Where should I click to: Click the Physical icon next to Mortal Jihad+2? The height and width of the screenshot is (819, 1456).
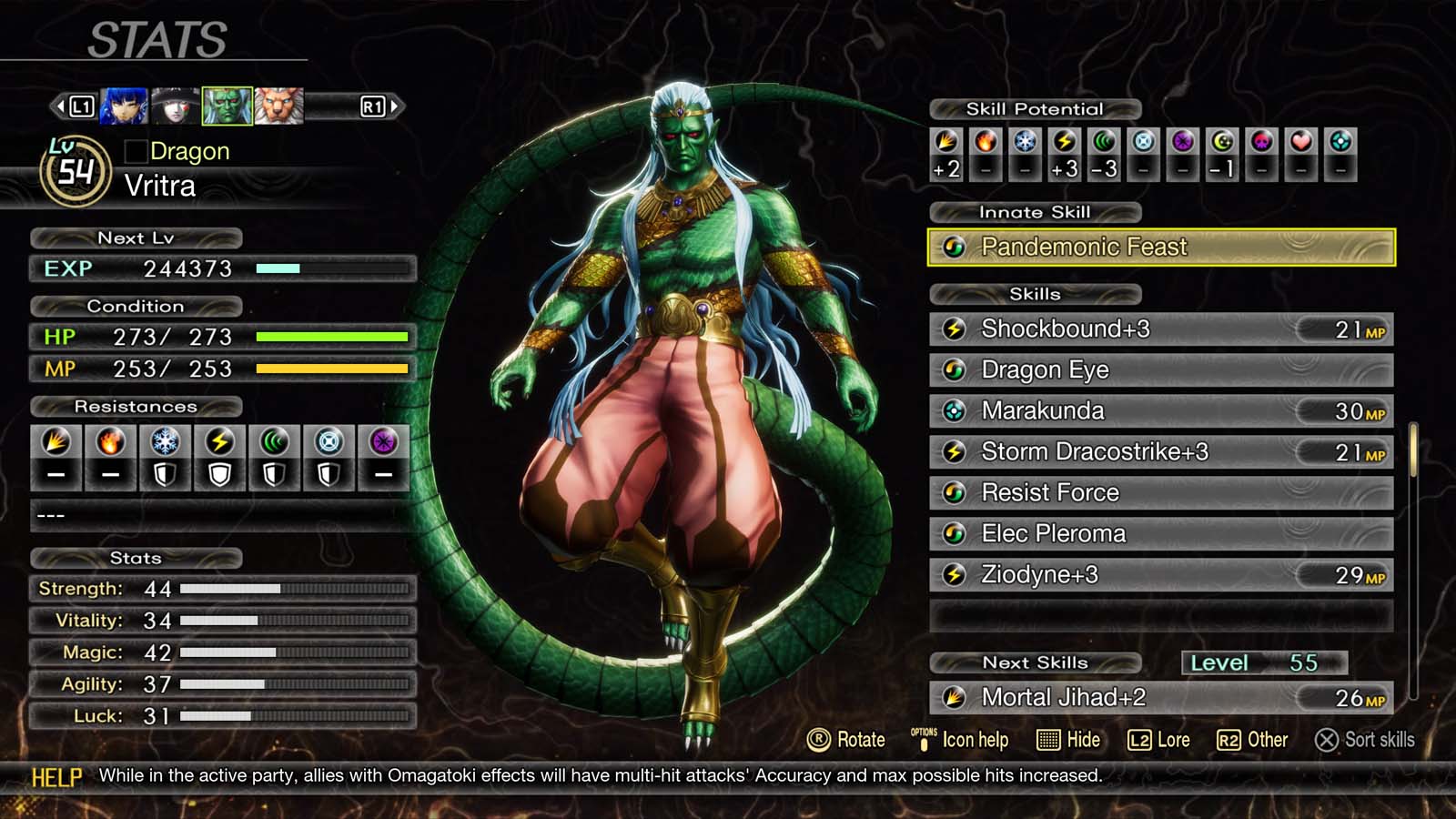955,698
